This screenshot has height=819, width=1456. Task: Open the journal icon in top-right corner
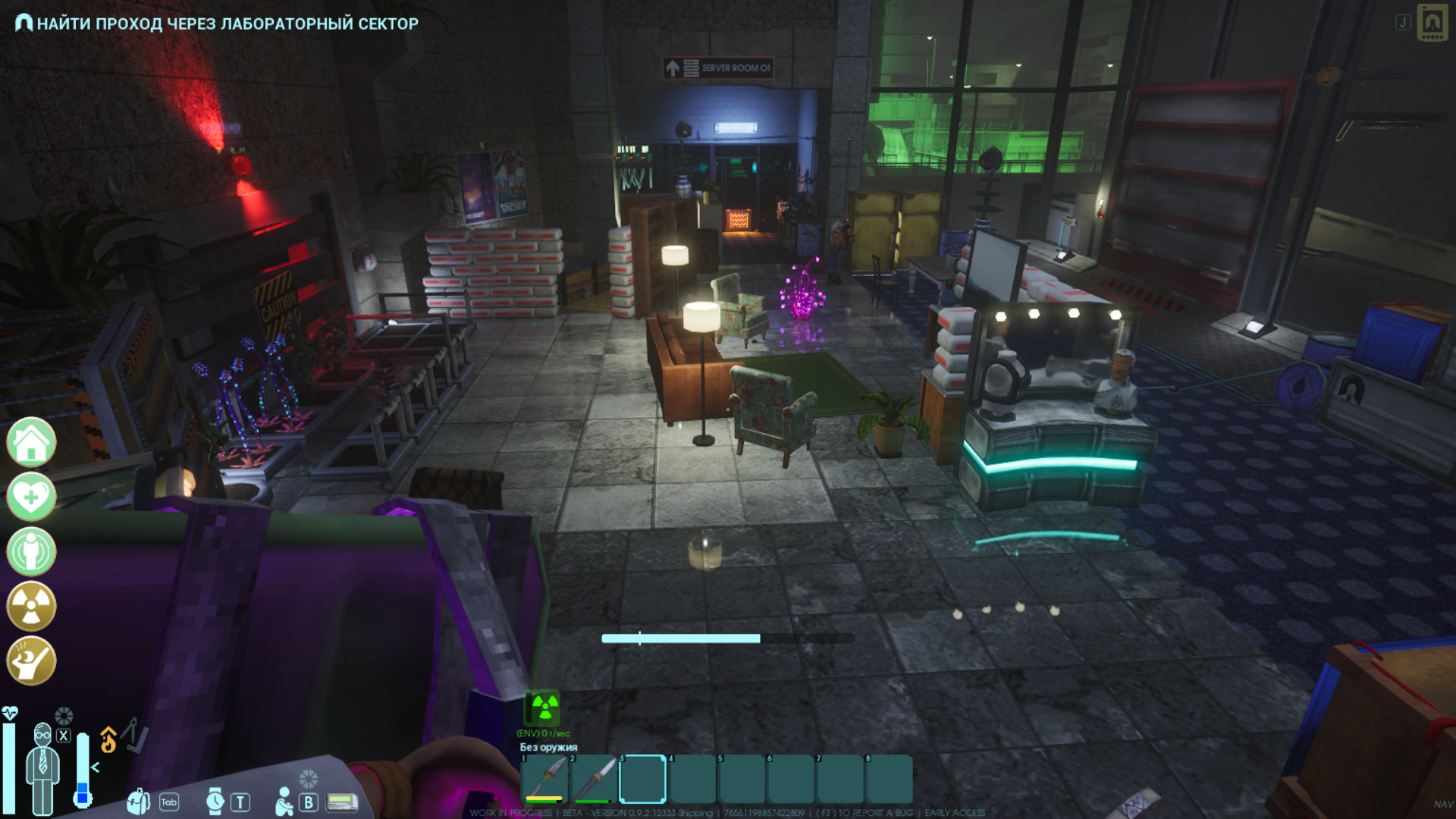(x=1432, y=23)
